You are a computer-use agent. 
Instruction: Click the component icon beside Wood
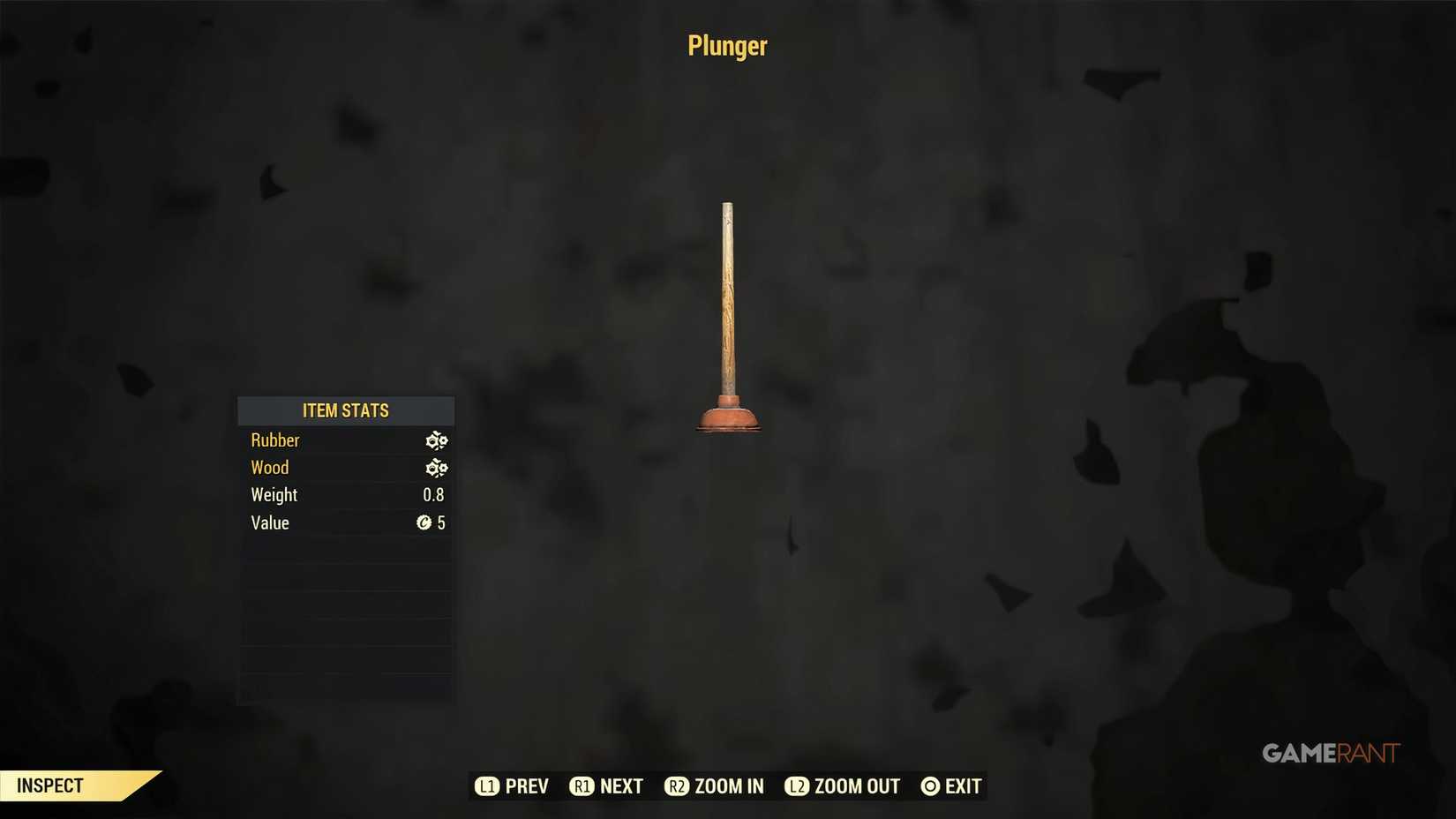[437, 468]
